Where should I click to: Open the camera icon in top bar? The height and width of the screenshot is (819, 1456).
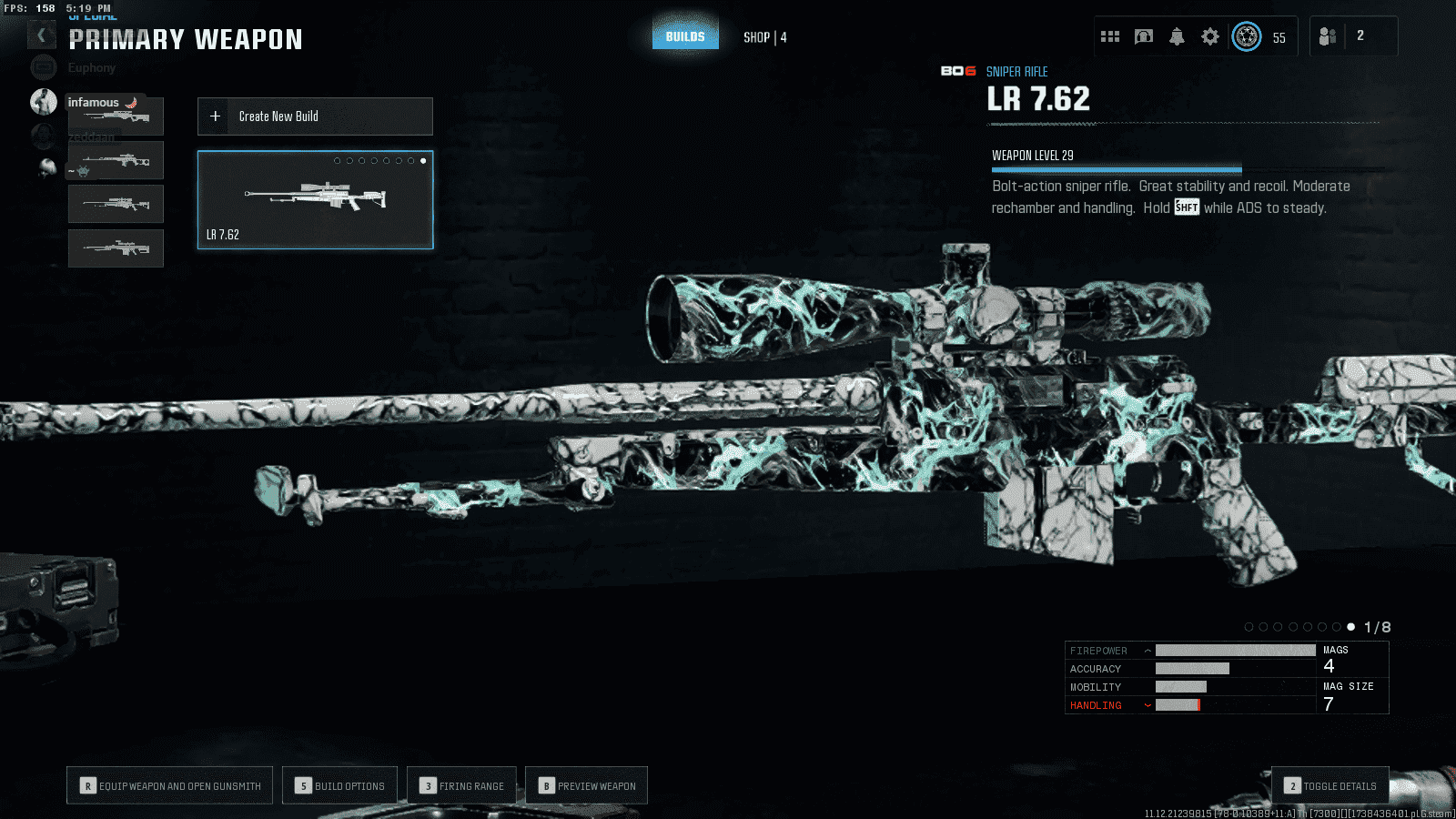(x=1144, y=36)
